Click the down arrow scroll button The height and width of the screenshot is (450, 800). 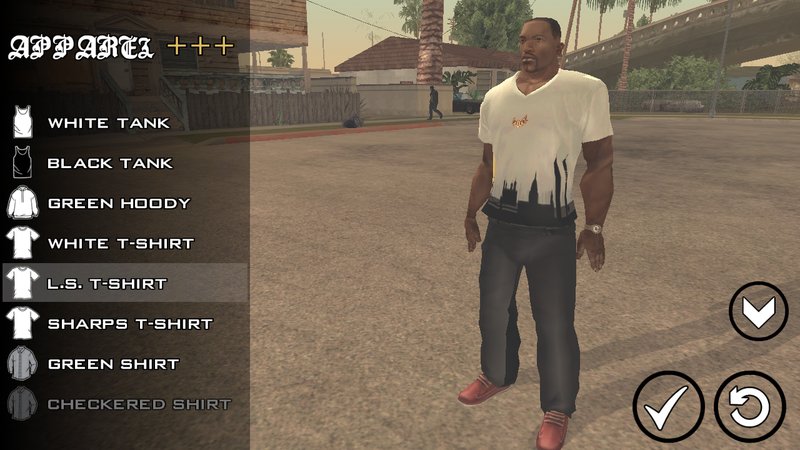coord(758,312)
